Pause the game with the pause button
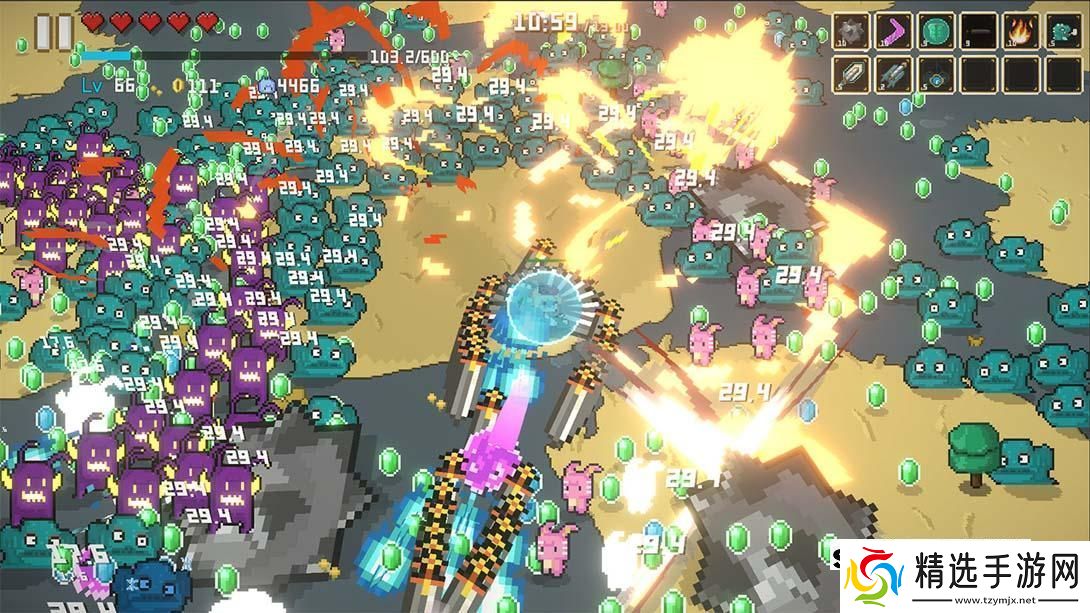 [x=54, y=31]
